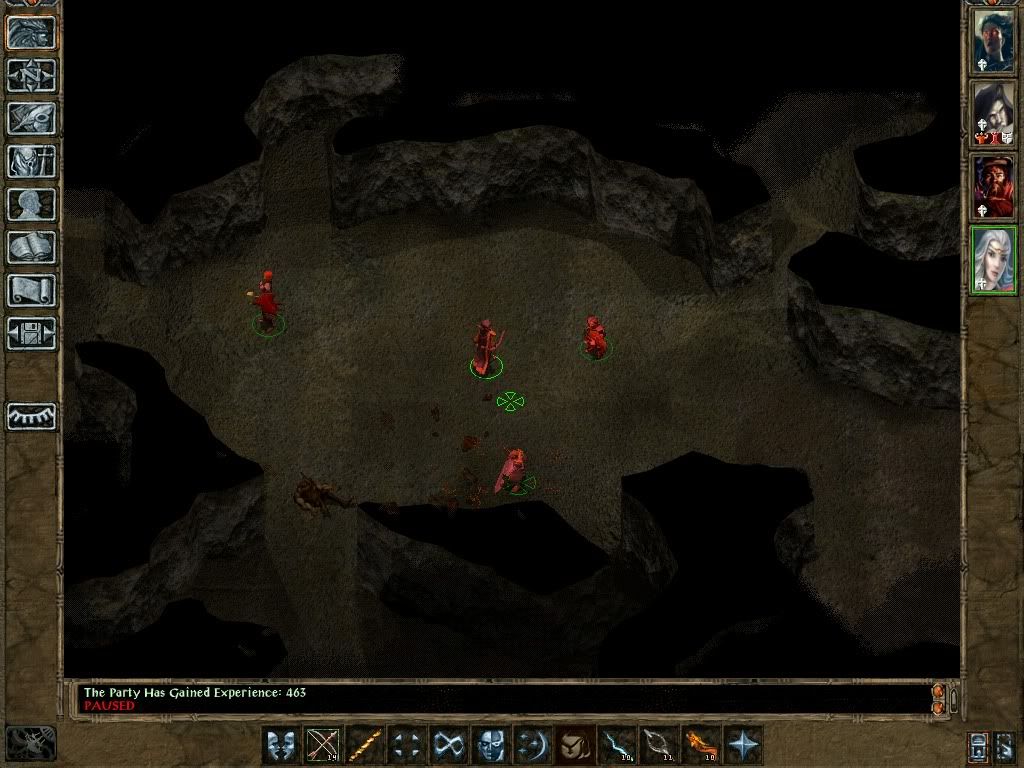The height and width of the screenshot is (768, 1024).
Task: Return to the game via the face icon
Action: 32,32
